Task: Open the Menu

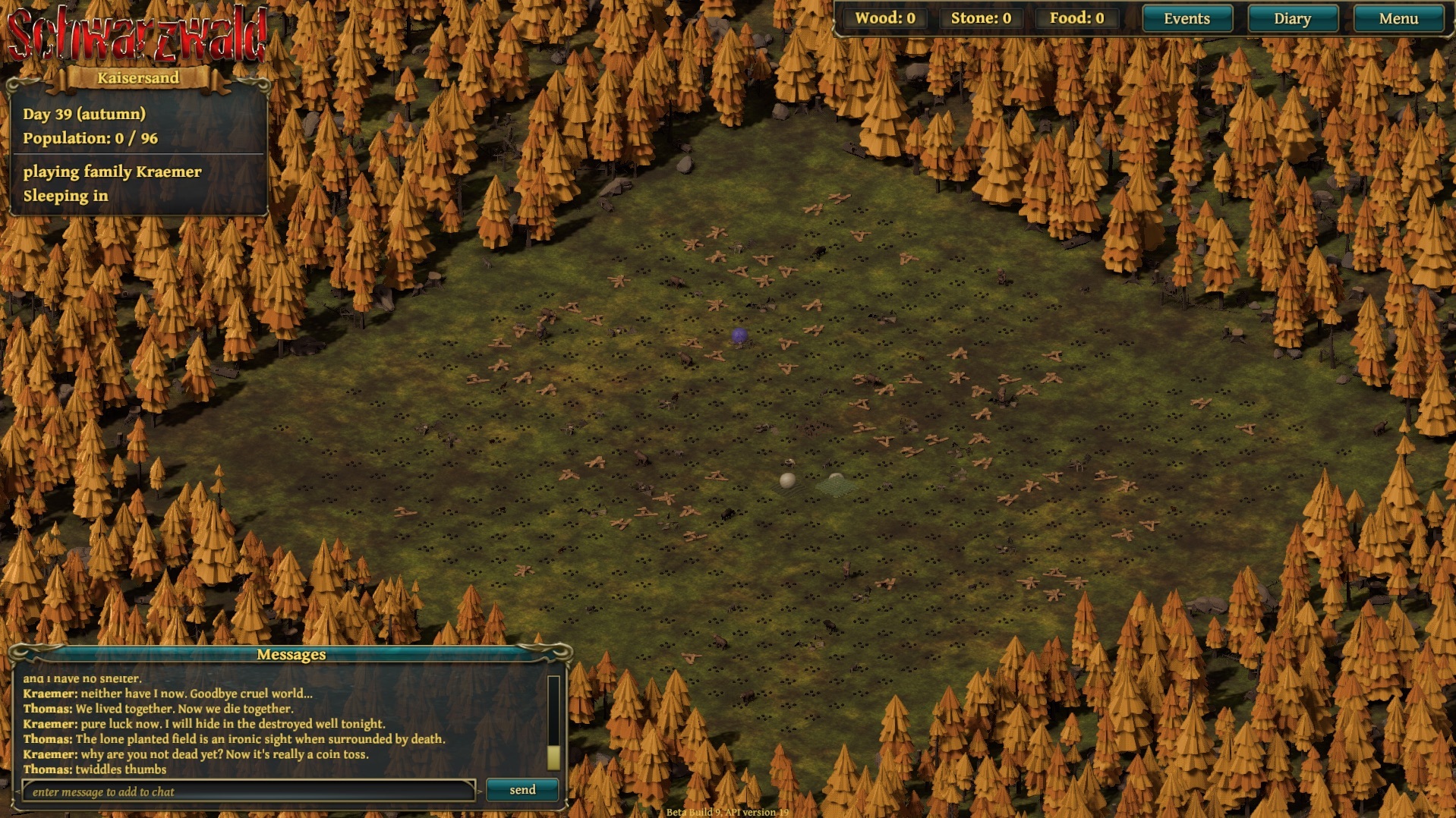Action: click(1397, 18)
